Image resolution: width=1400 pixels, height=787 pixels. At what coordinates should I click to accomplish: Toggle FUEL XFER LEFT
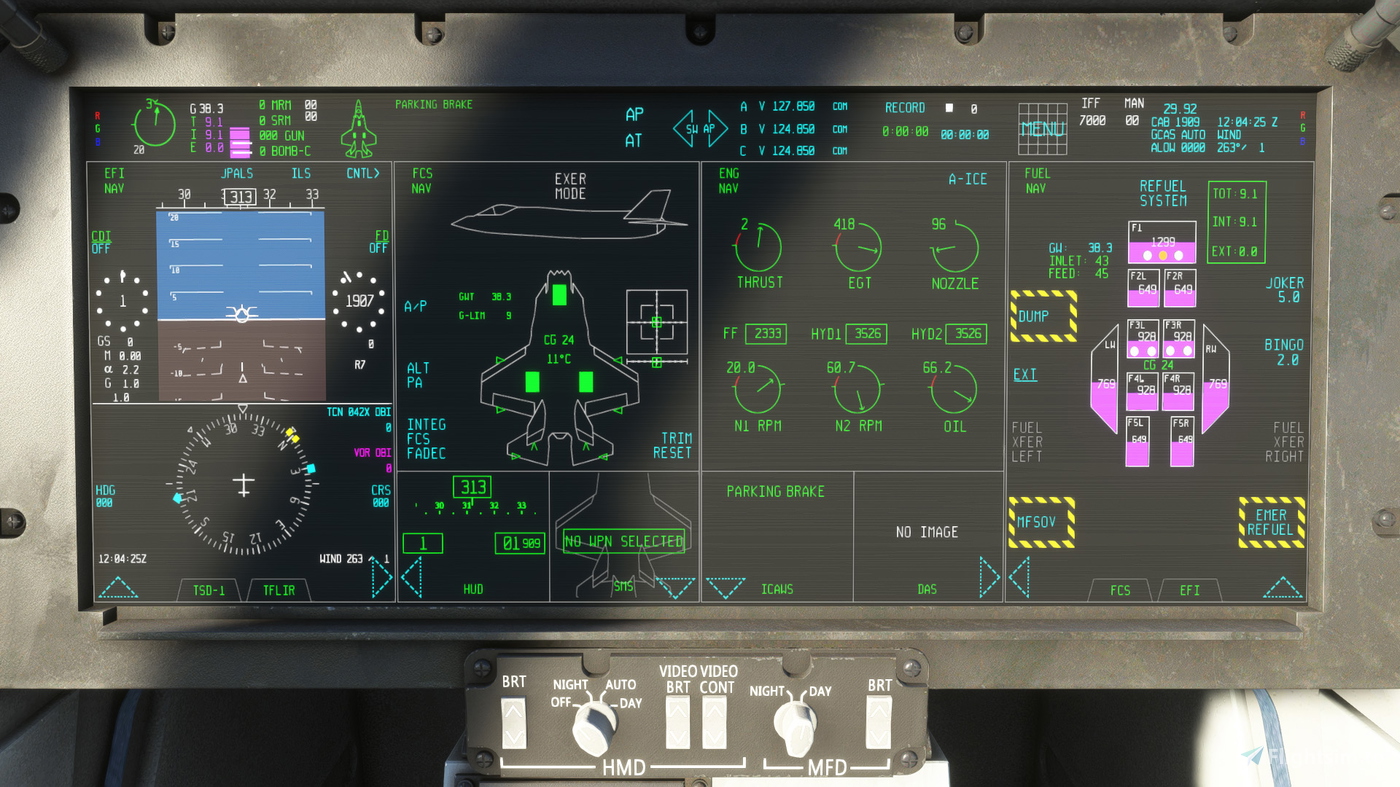(x=1027, y=442)
